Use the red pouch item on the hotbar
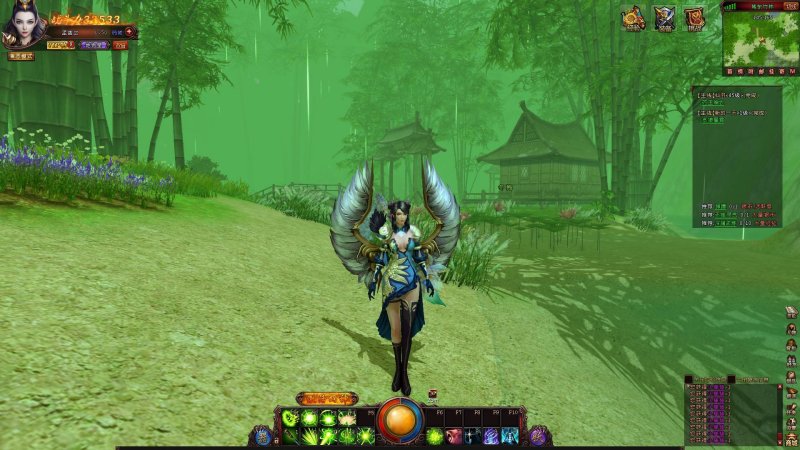The height and width of the screenshot is (450, 800). pyautogui.click(x=454, y=436)
